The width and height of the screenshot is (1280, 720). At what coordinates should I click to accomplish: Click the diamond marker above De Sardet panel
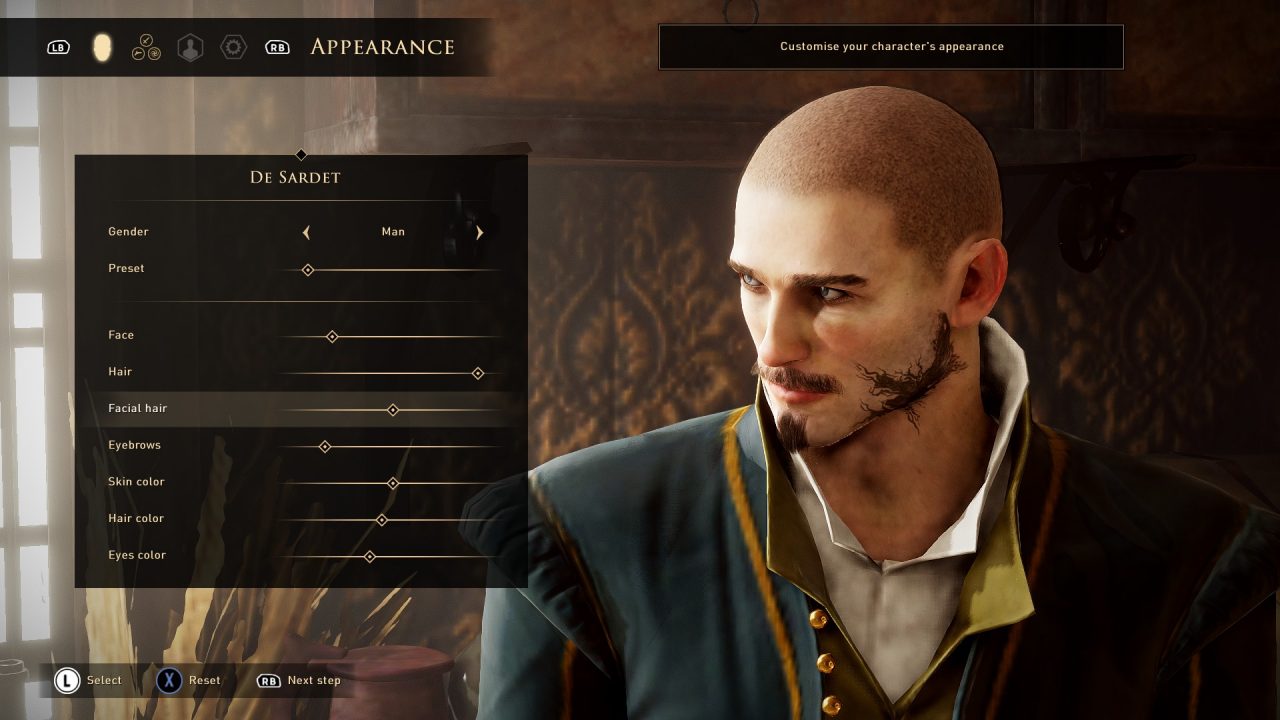click(x=301, y=155)
